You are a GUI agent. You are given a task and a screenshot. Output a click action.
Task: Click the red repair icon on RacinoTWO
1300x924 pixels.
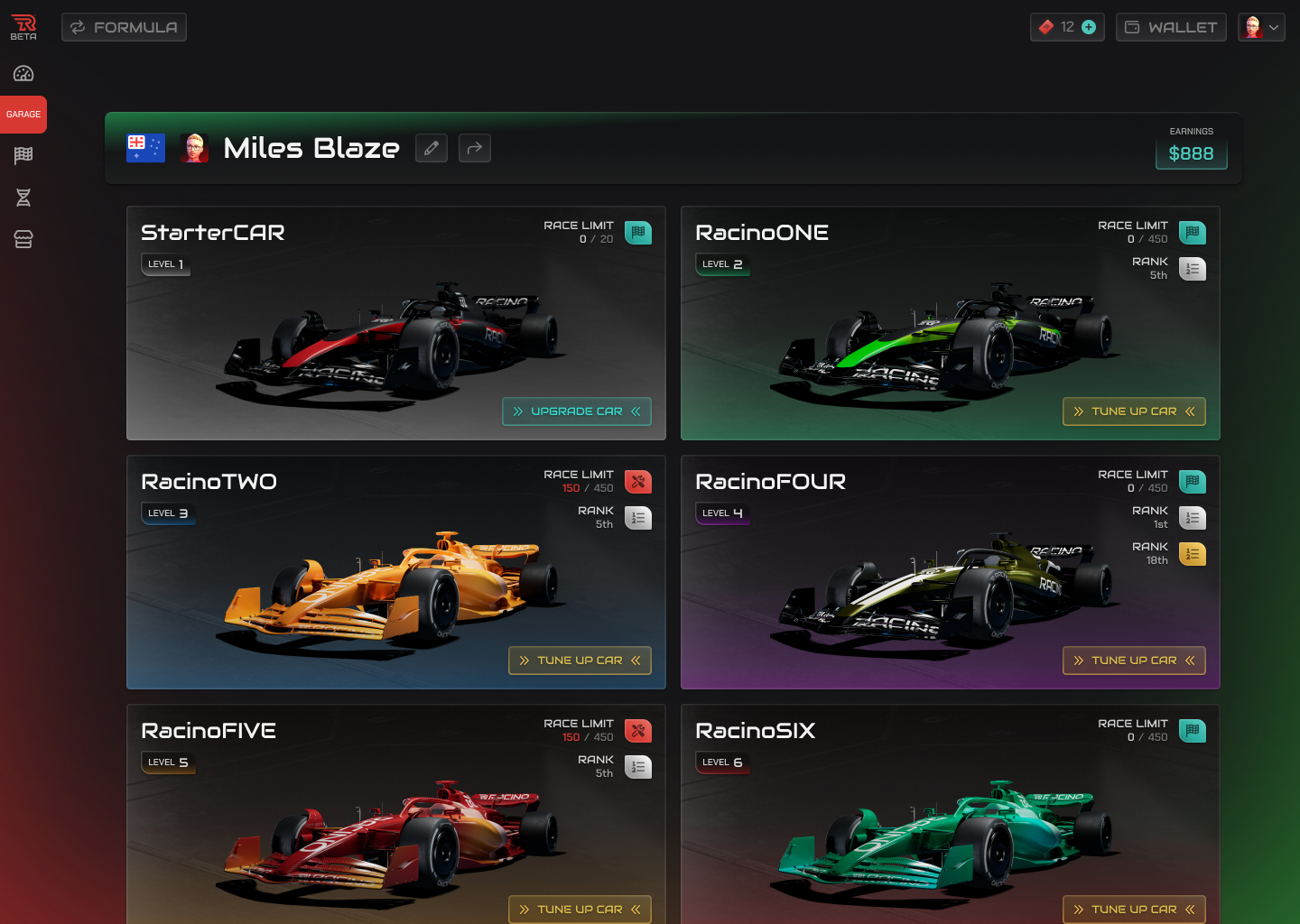coord(638,482)
